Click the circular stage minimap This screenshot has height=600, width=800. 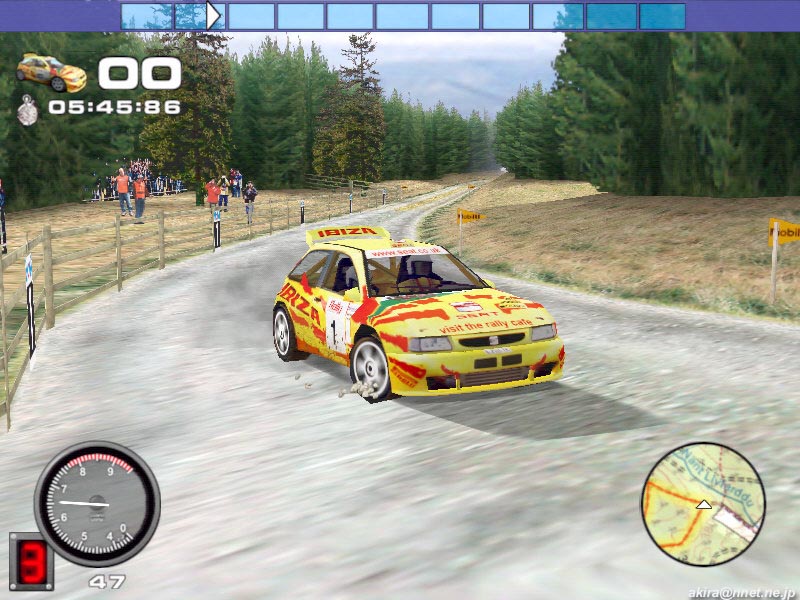702,505
